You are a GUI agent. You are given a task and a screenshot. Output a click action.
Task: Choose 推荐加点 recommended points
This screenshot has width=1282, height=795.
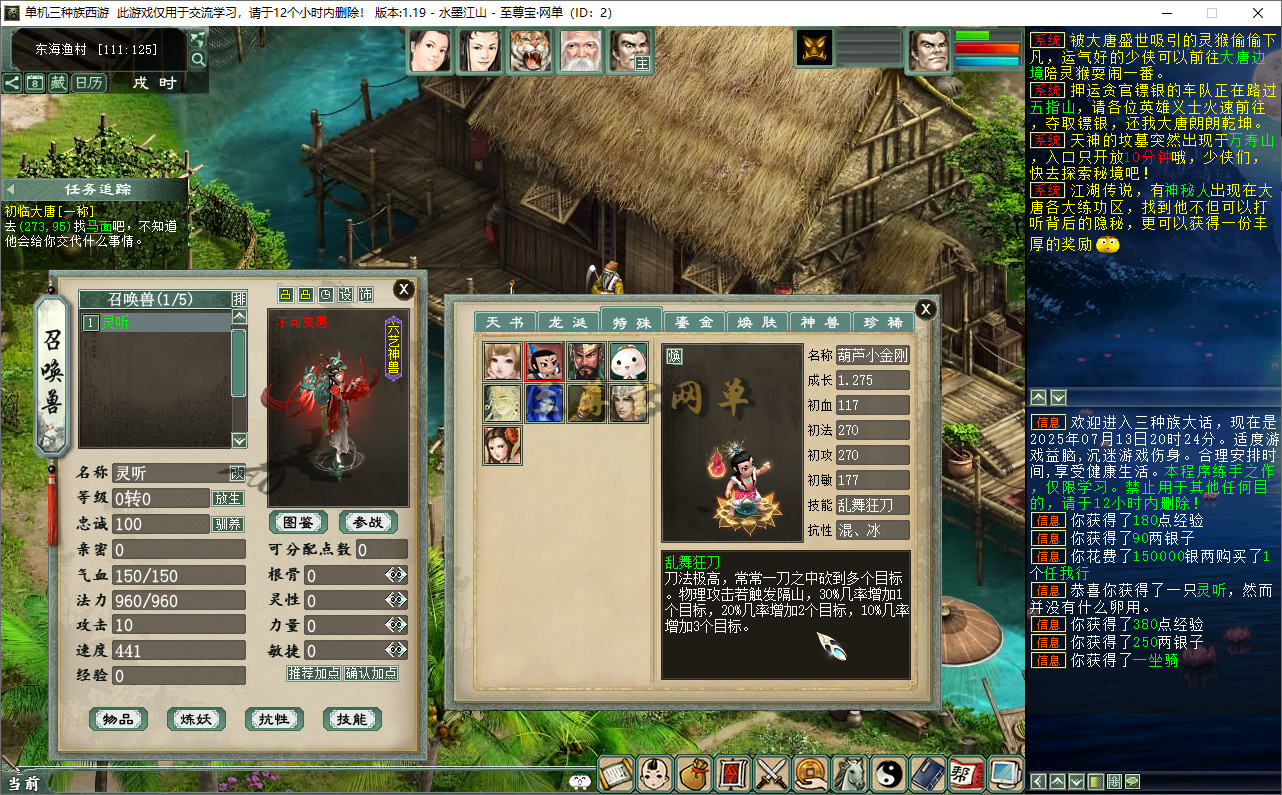pyautogui.click(x=314, y=673)
